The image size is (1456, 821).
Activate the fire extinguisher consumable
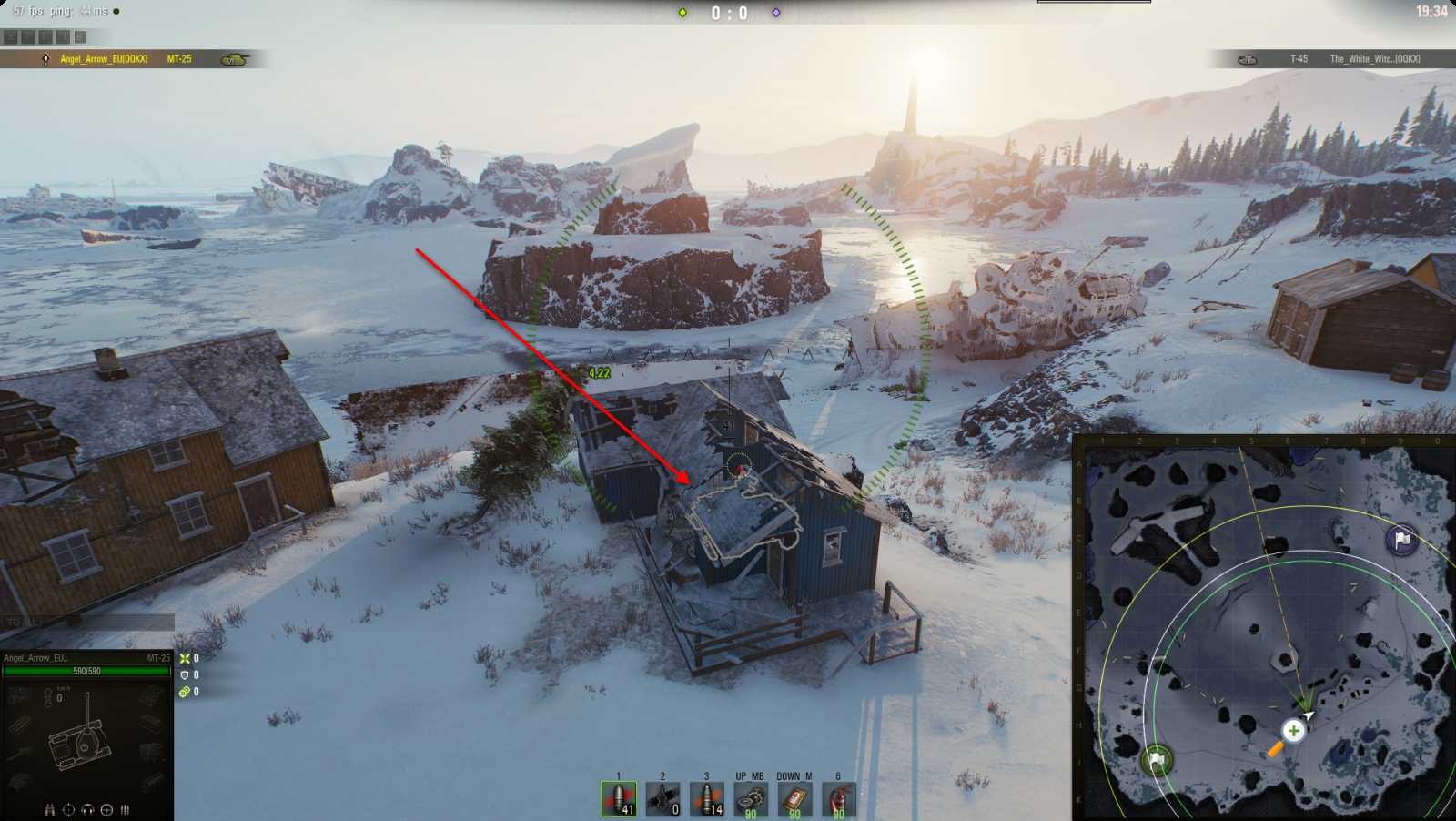838,799
